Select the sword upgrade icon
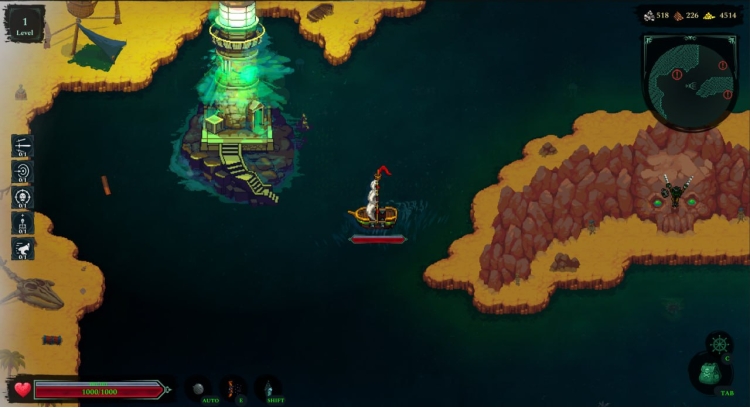 [x=22, y=146]
